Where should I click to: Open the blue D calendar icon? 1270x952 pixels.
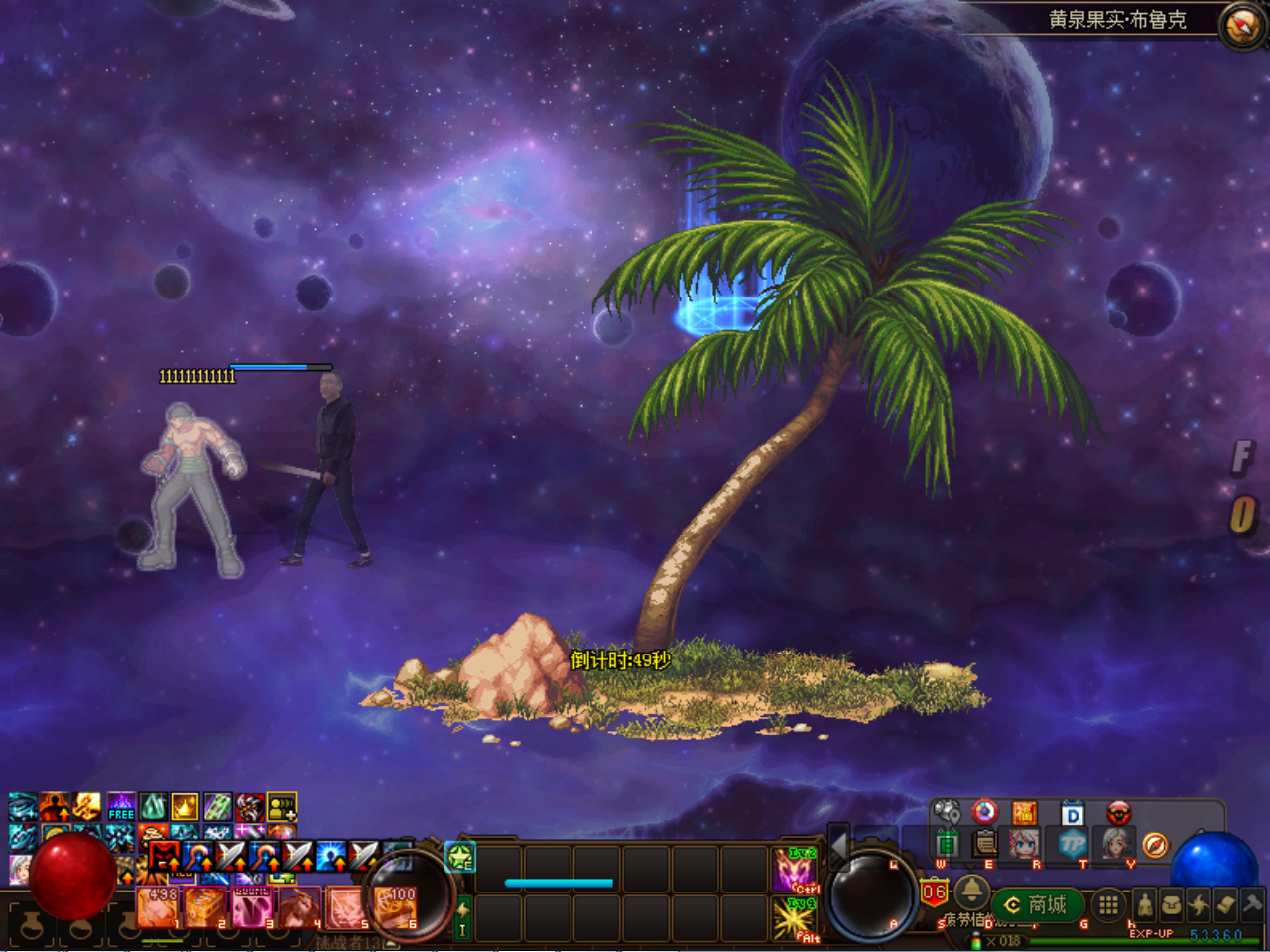click(x=1073, y=814)
